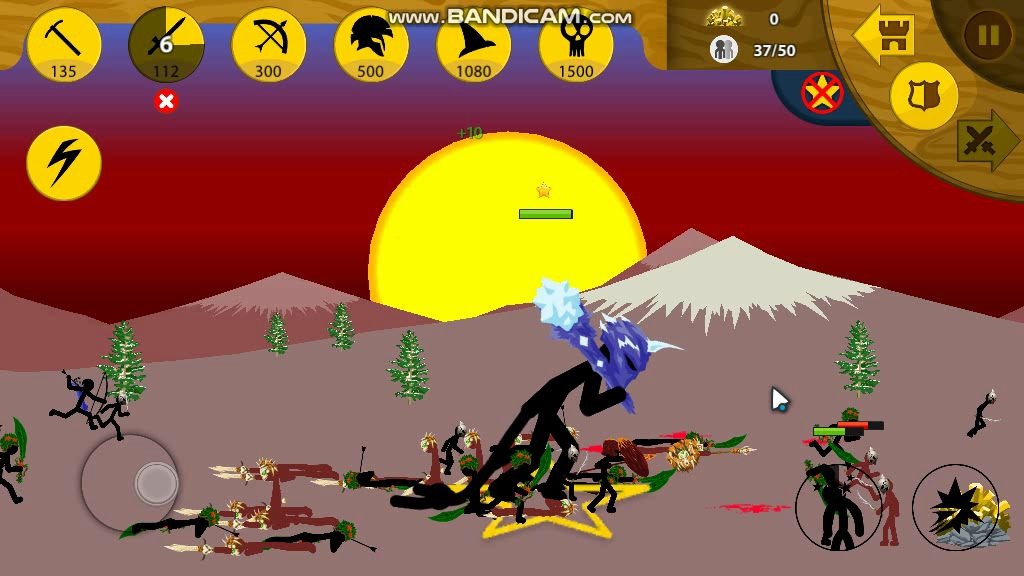Screen dimensions: 1024x576
Task: Summon a Magikill wizard for 1080
Action: 473,45
